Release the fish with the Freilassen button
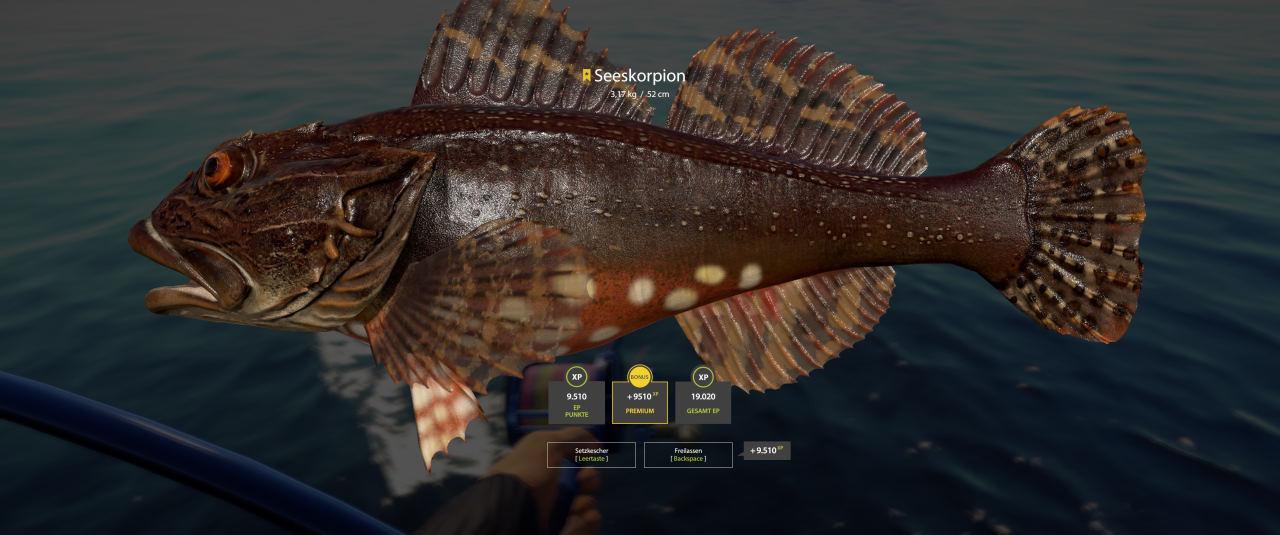This screenshot has width=1280, height=535. coord(688,455)
